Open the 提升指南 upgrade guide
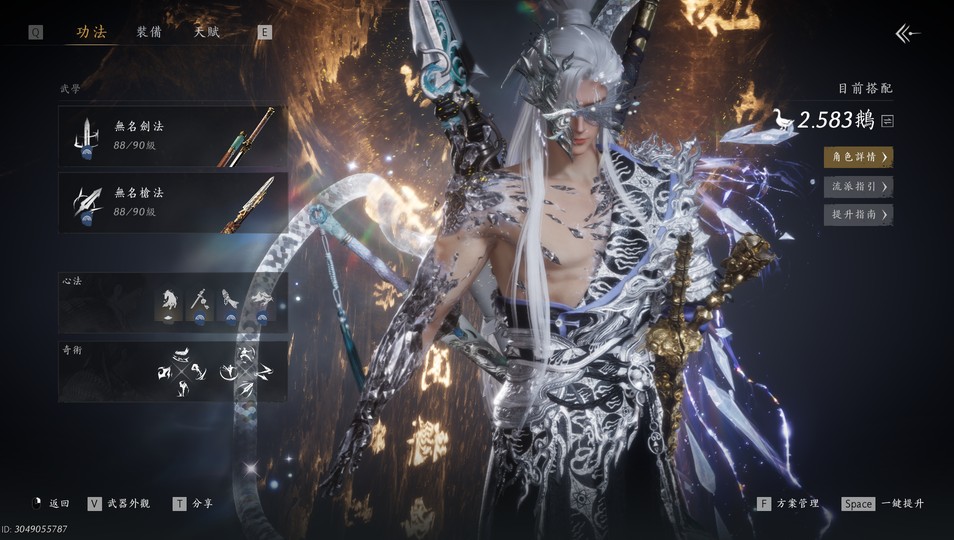Viewport: 954px width, 540px height. click(x=858, y=215)
